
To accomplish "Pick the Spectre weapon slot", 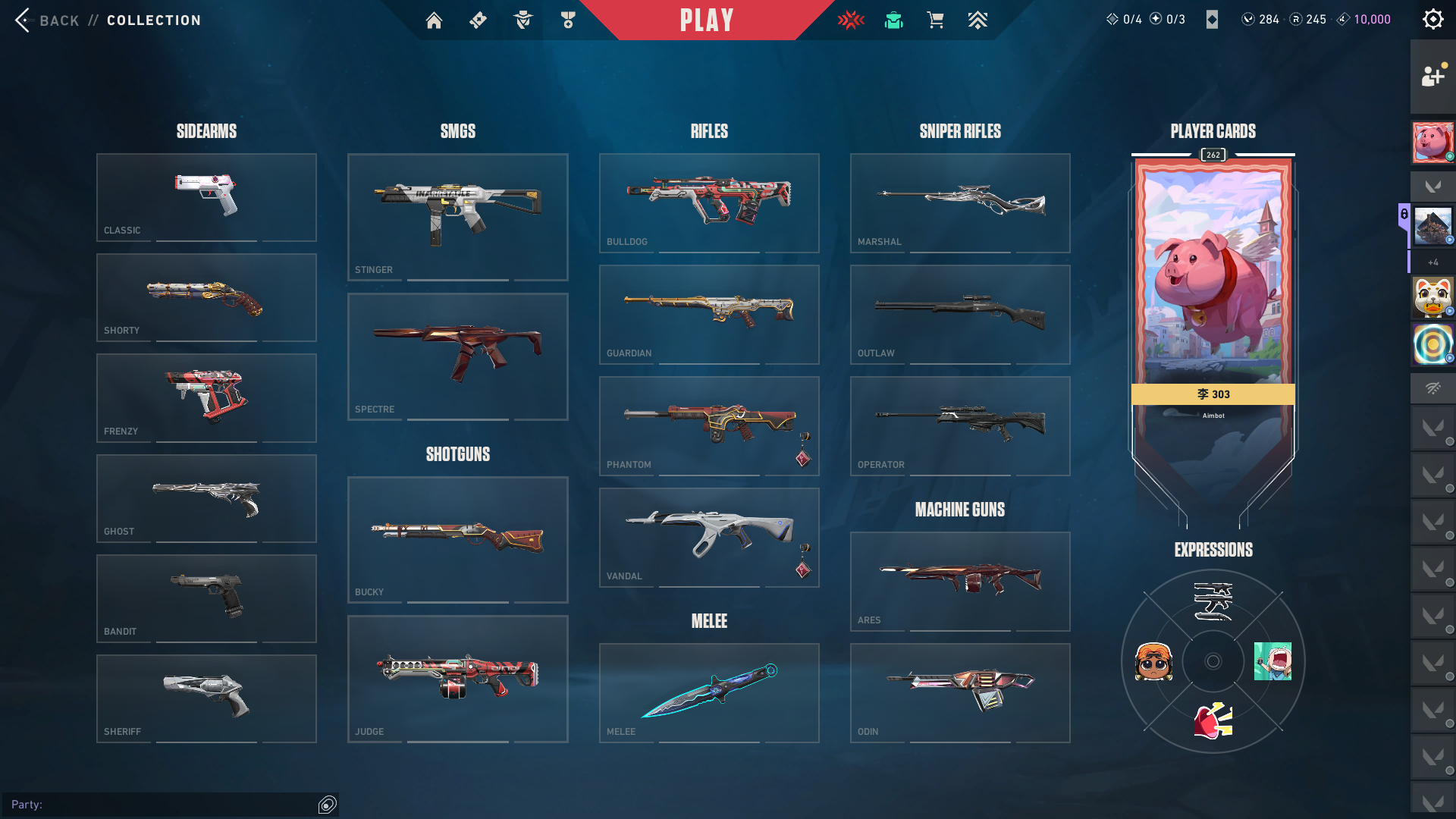I will (457, 356).
